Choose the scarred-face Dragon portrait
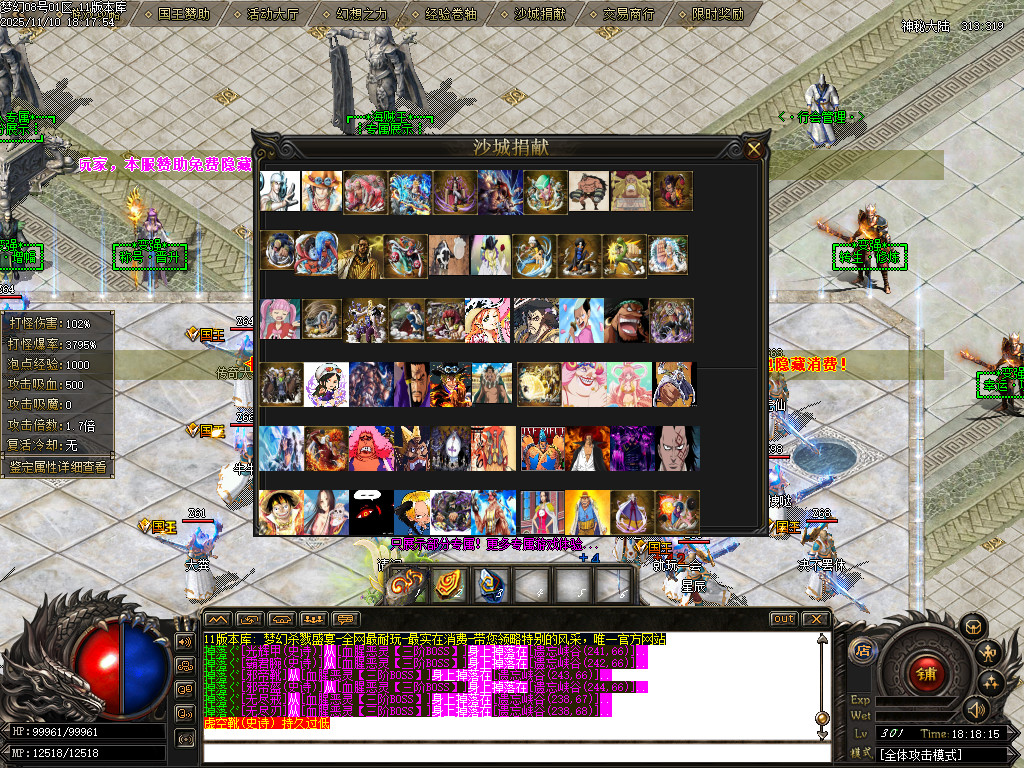The width and height of the screenshot is (1024, 768). pyautogui.click(x=679, y=448)
